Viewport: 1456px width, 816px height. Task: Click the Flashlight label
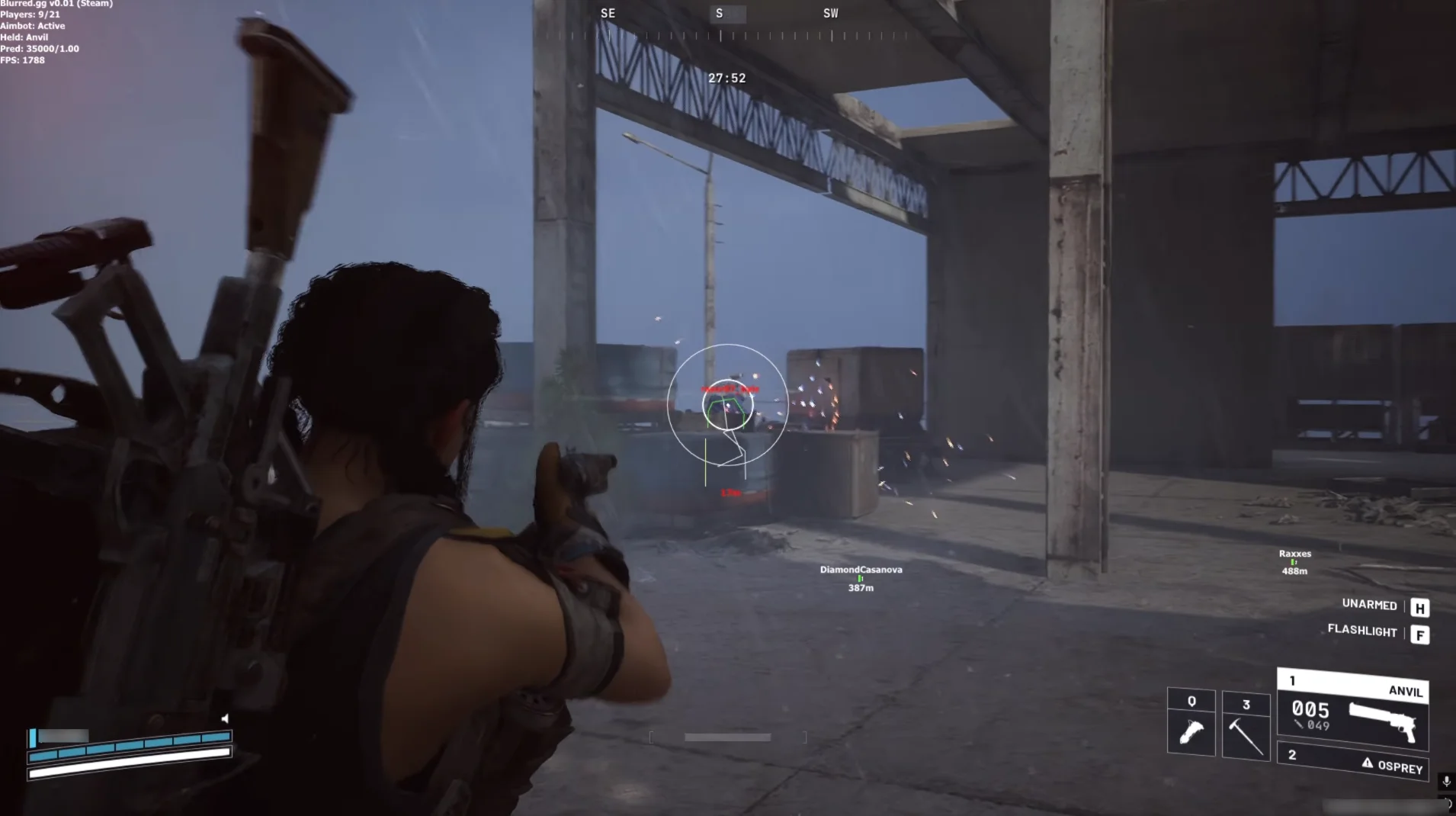click(1362, 631)
